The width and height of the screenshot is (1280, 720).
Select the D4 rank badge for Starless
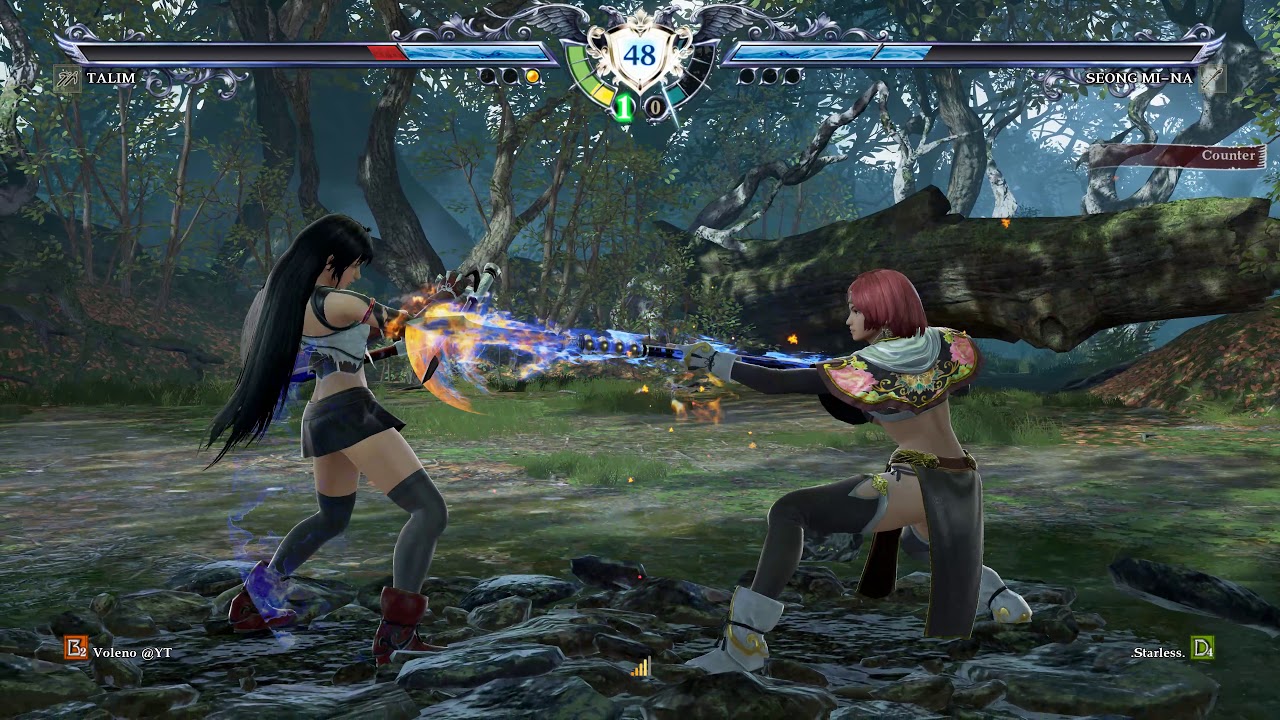pyautogui.click(x=1202, y=650)
